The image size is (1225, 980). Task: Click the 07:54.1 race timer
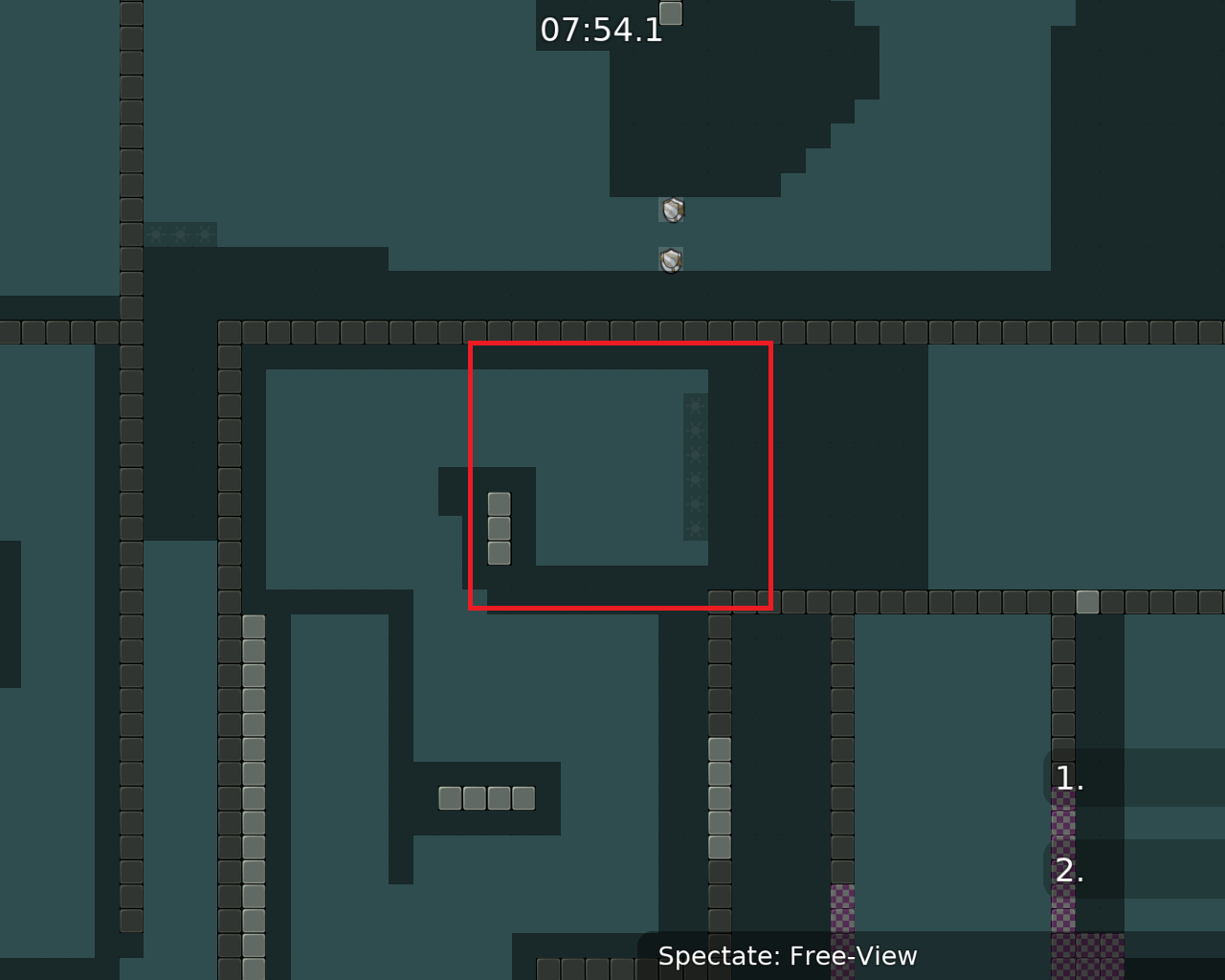[x=600, y=30]
